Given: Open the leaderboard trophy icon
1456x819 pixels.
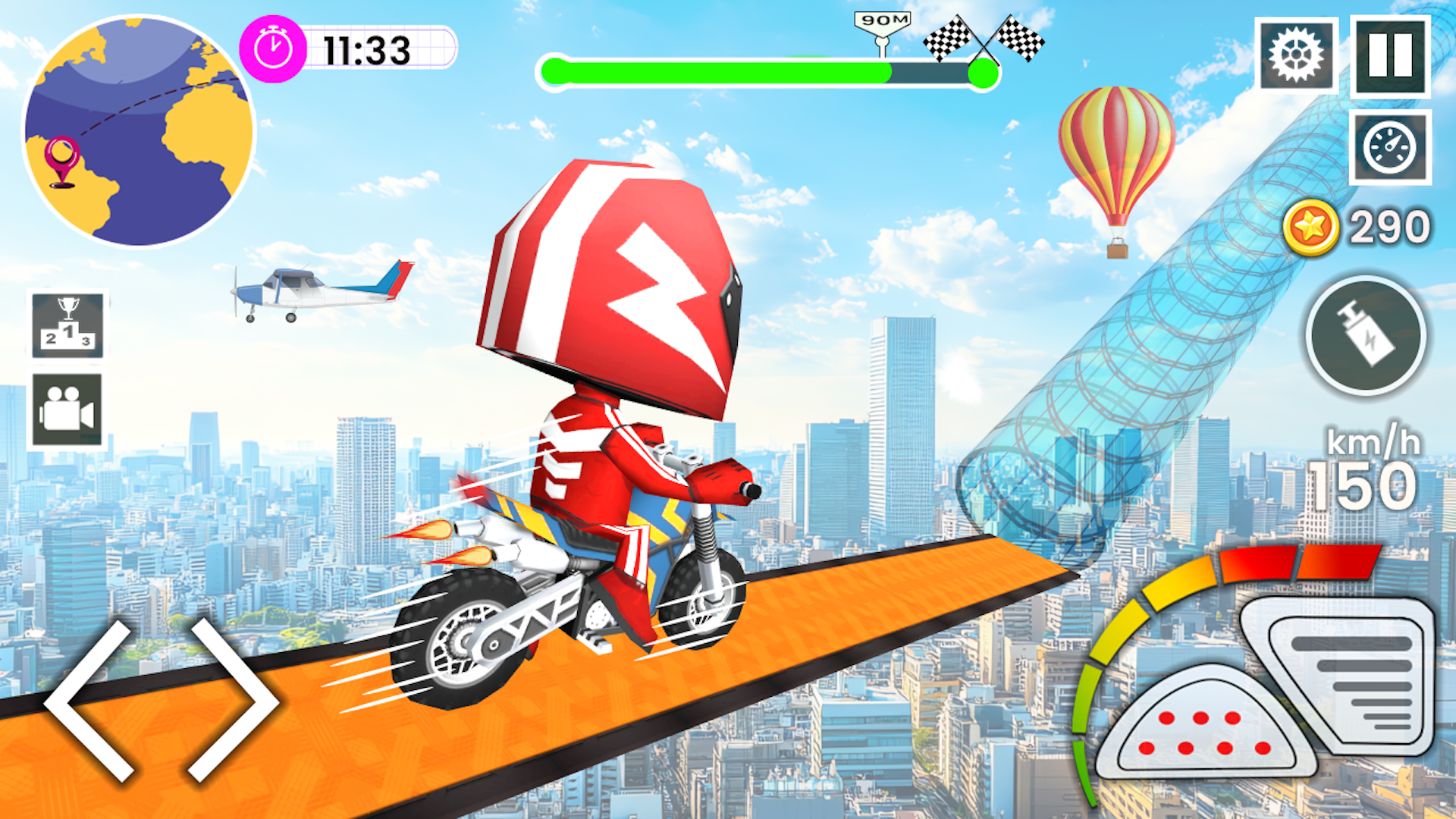Looking at the screenshot, I should tap(68, 326).
